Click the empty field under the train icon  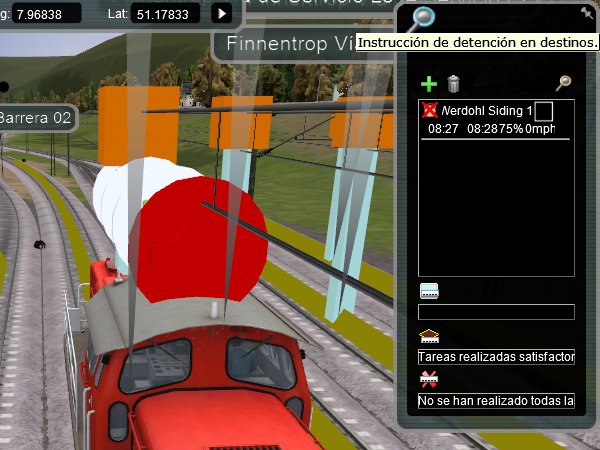pyautogui.click(x=496, y=312)
